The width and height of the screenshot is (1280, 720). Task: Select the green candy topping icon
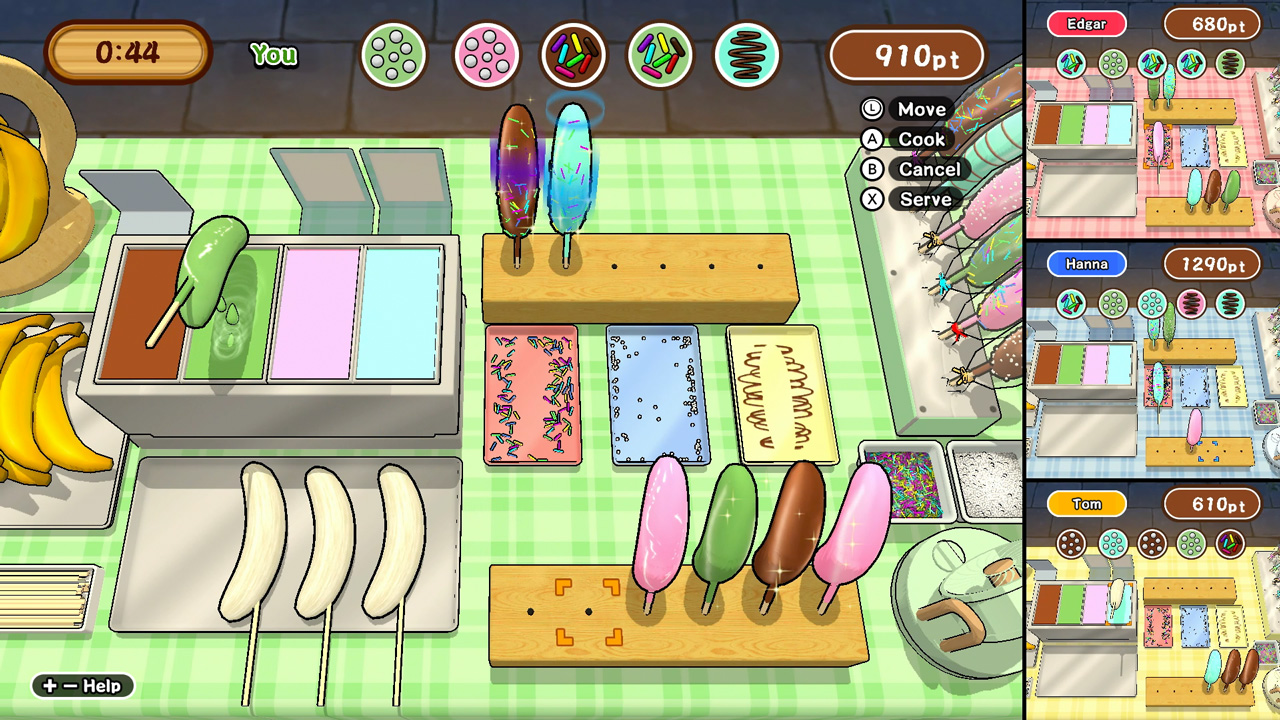(x=393, y=55)
